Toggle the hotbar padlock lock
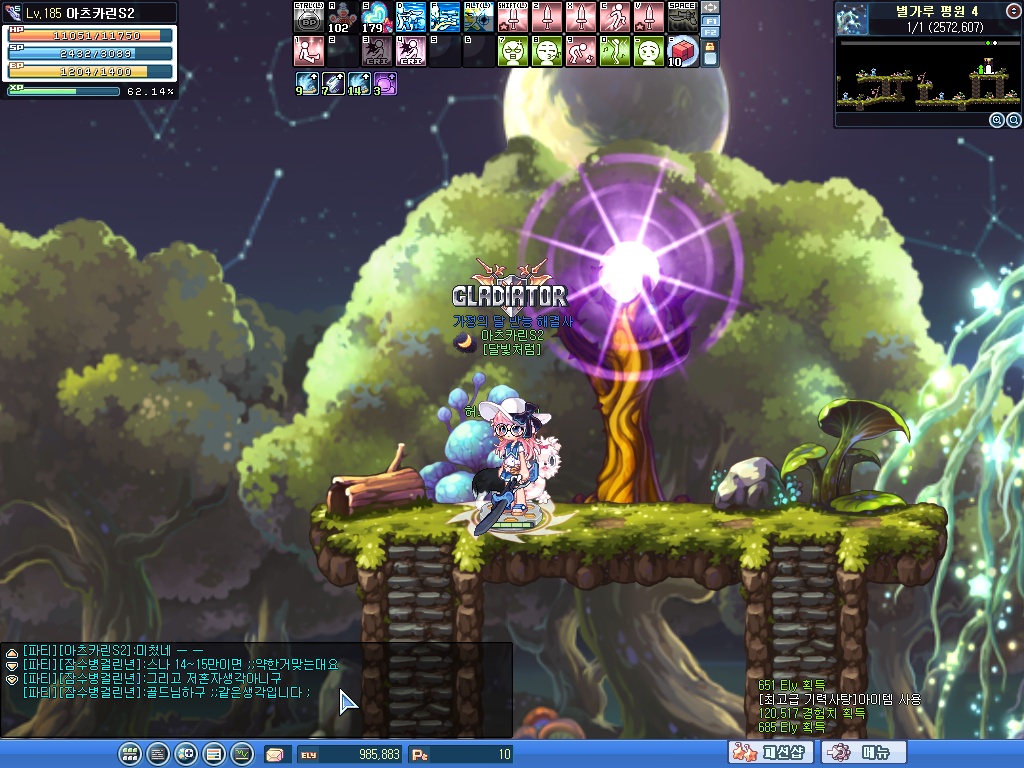This screenshot has height=768, width=1024. pos(710,53)
